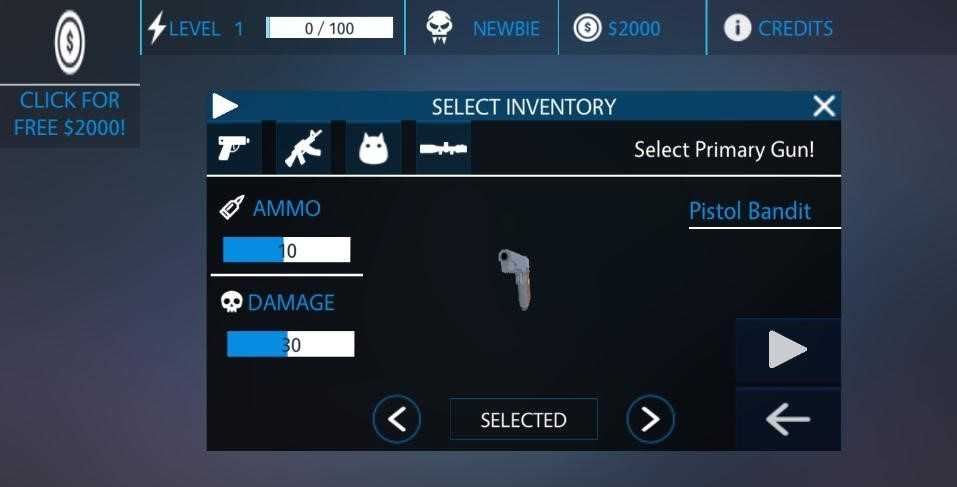Click the play triangle in the inventory header
The height and width of the screenshot is (487, 957).
pos(226,106)
